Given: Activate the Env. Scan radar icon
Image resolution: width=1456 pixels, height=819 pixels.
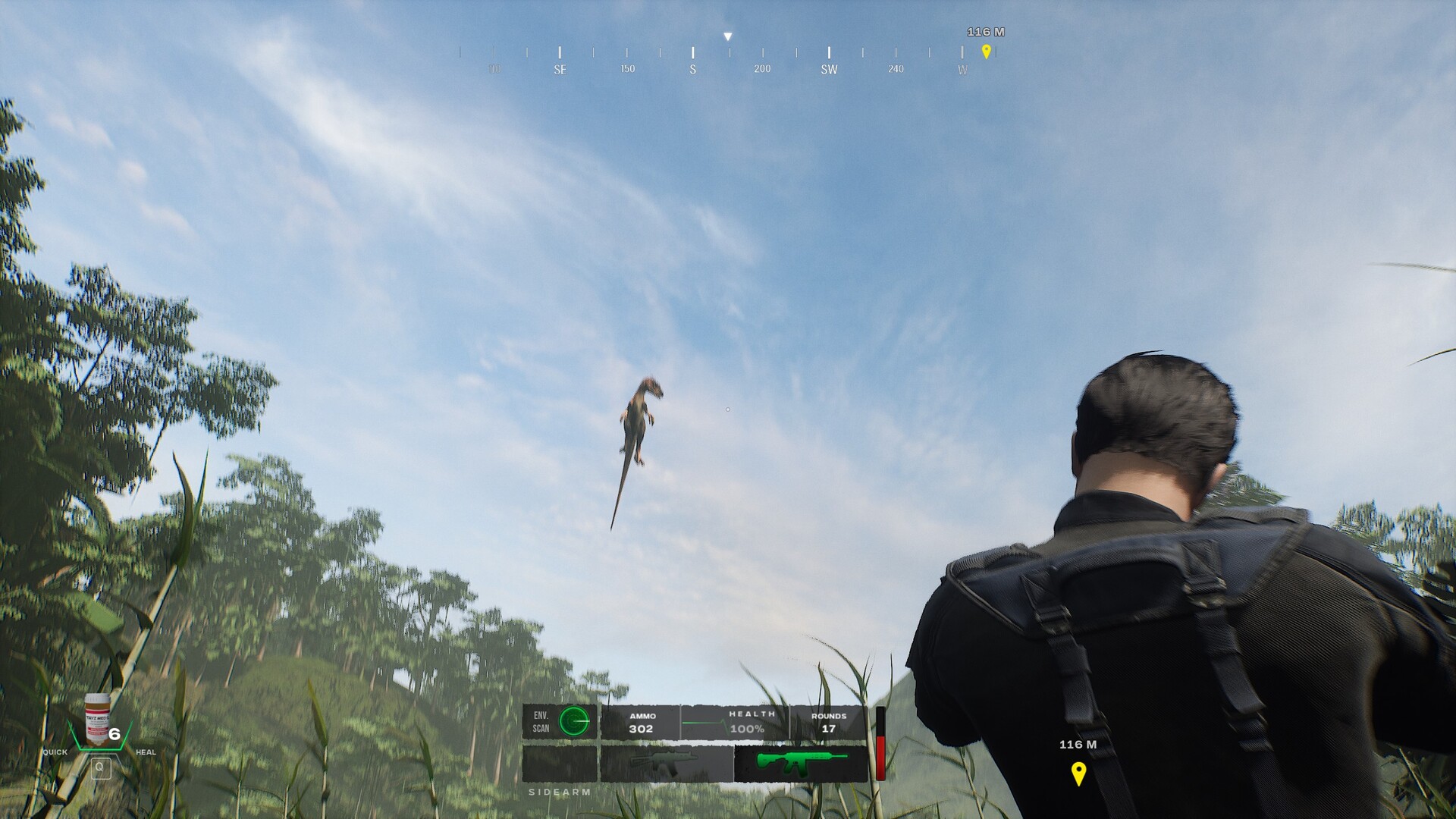Looking at the screenshot, I should (x=574, y=721).
